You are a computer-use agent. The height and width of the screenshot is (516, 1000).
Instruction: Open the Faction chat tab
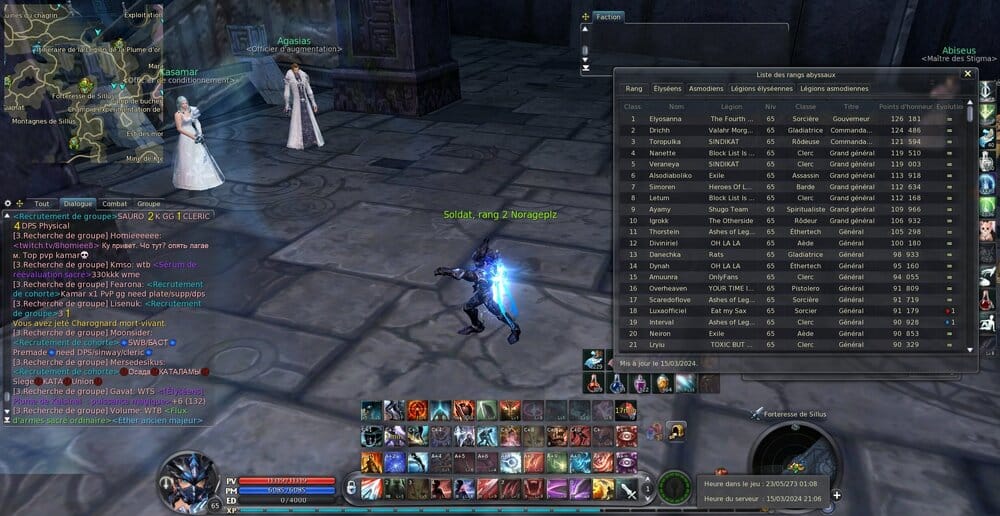608,17
